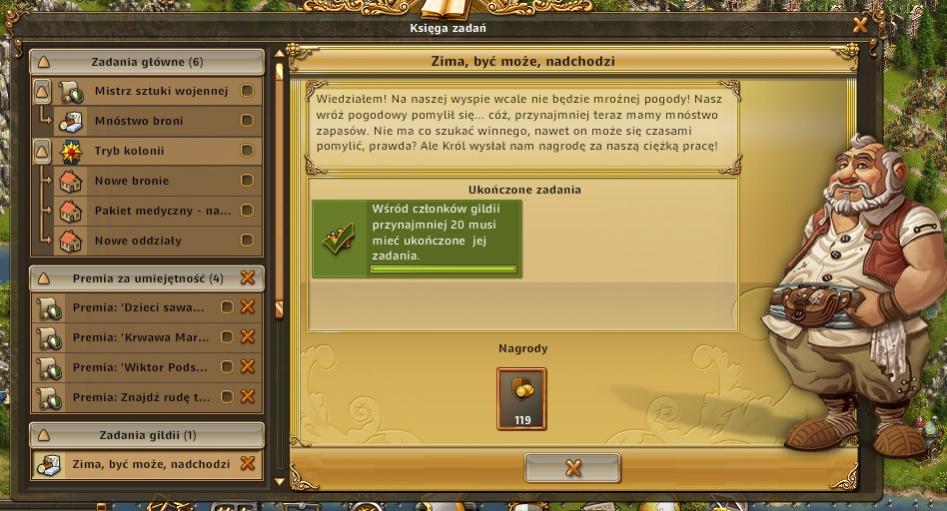Viewport: 947px width, 511px height.
Task: Select the 'Mistrz sztuki wojennej' quest
Action: (160, 92)
